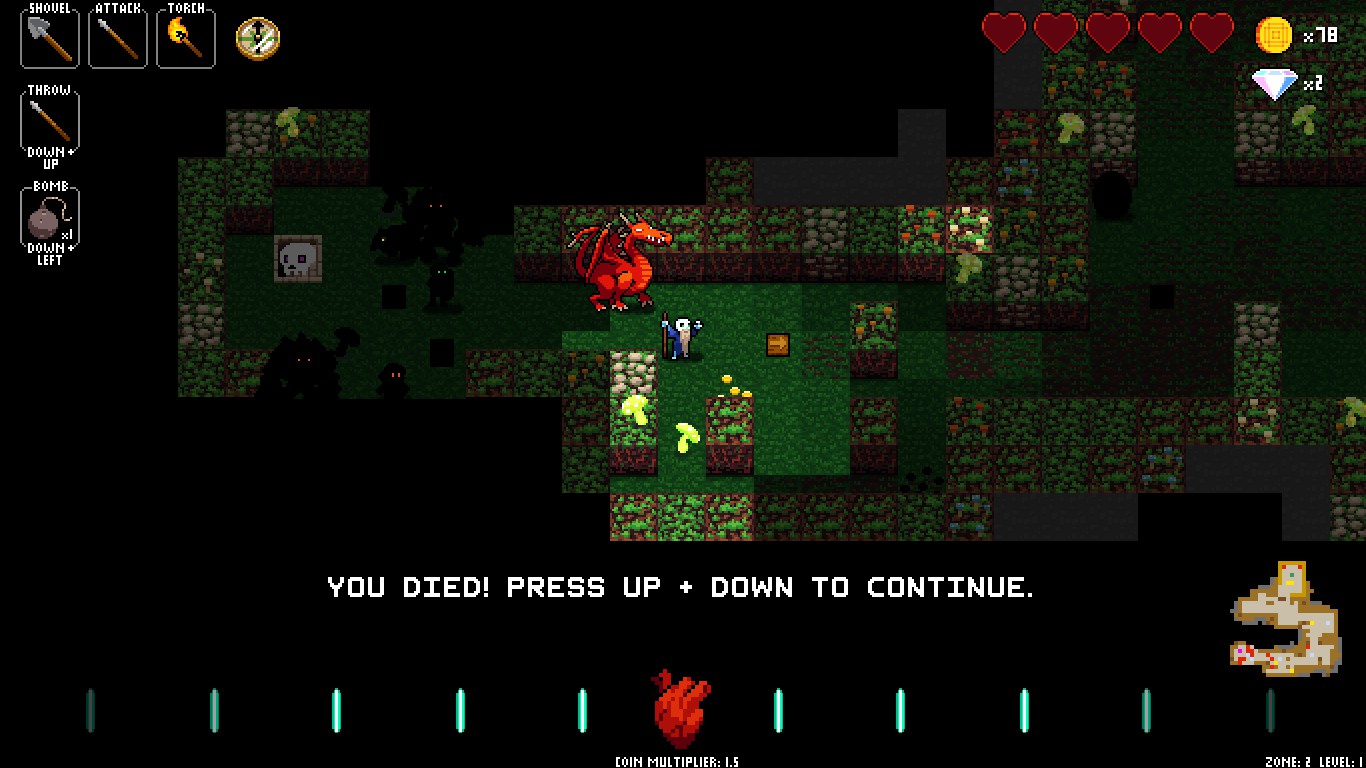The height and width of the screenshot is (768, 1366).
Task: Select the Throw spear slot
Action: (50, 120)
